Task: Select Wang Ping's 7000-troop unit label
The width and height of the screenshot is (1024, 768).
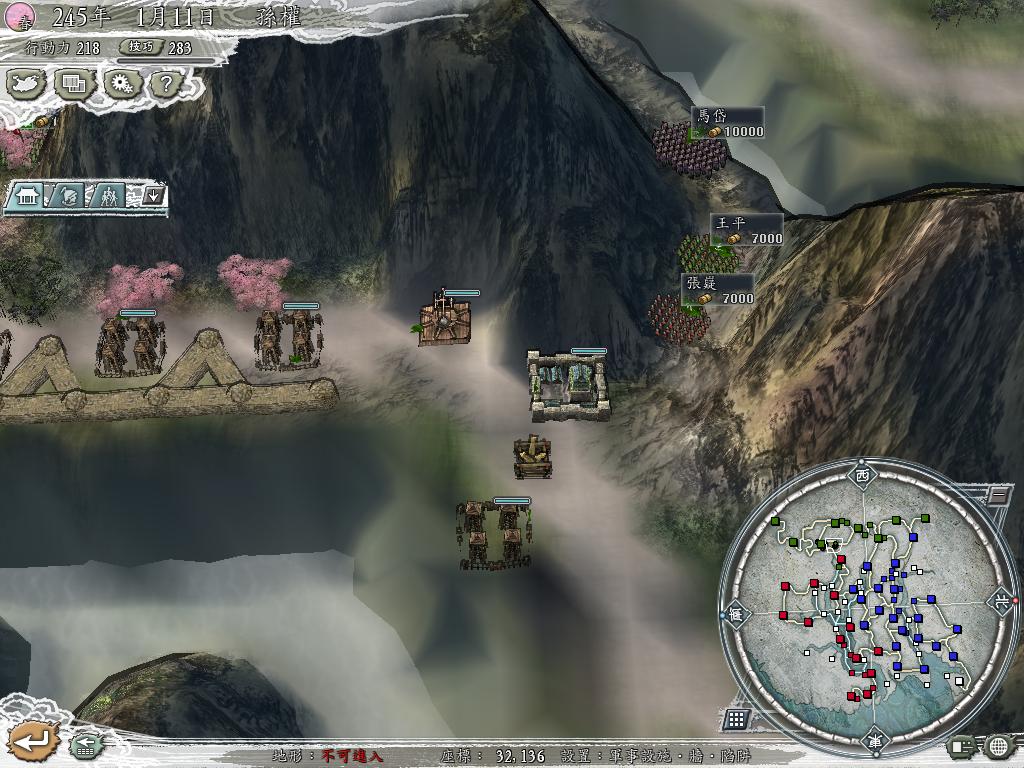Action: click(x=746, y=231)
